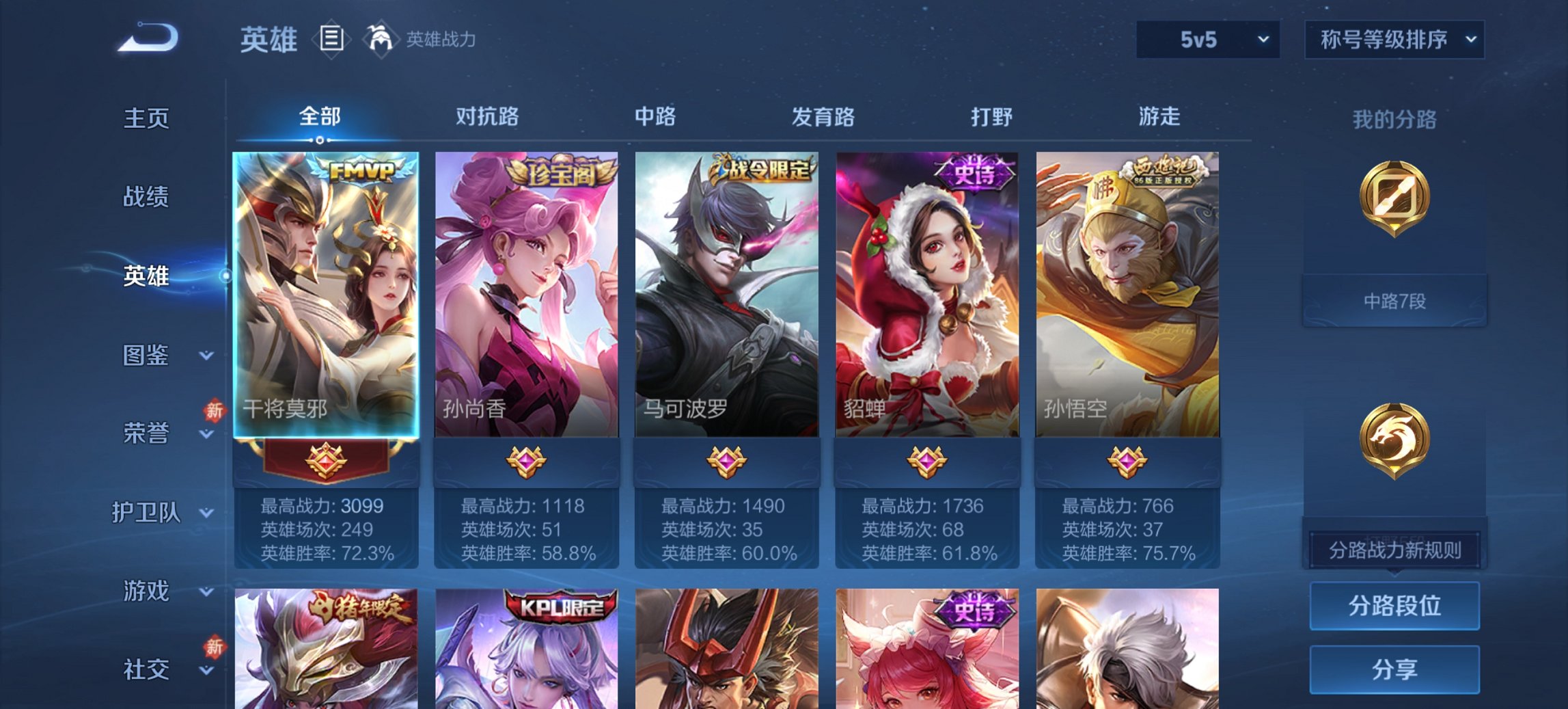Click the FMVP badge on 干将莫邪 card
1568x709 pixels.
click(x=361, y=170)
